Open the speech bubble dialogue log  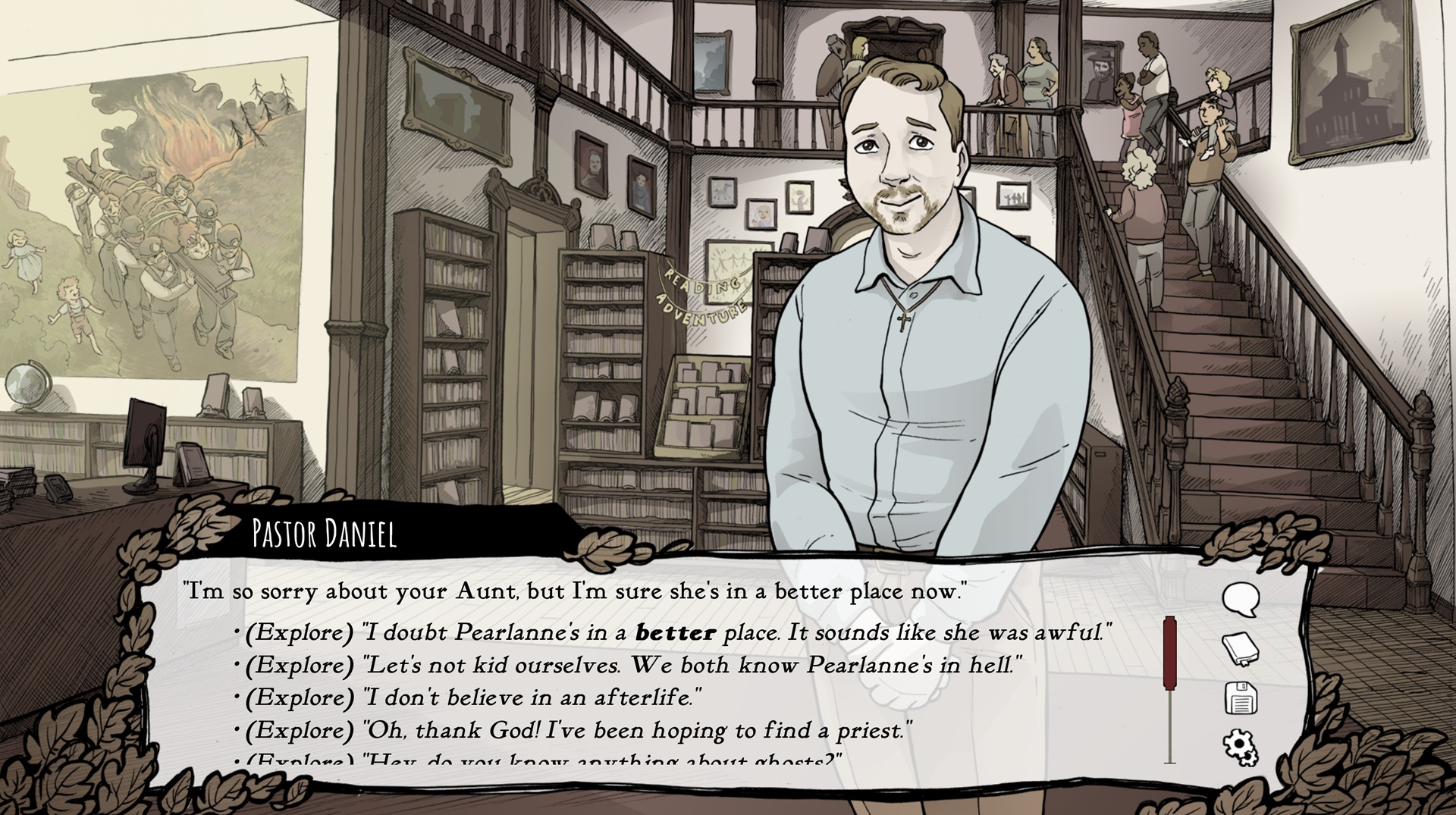coord(1241,600)
